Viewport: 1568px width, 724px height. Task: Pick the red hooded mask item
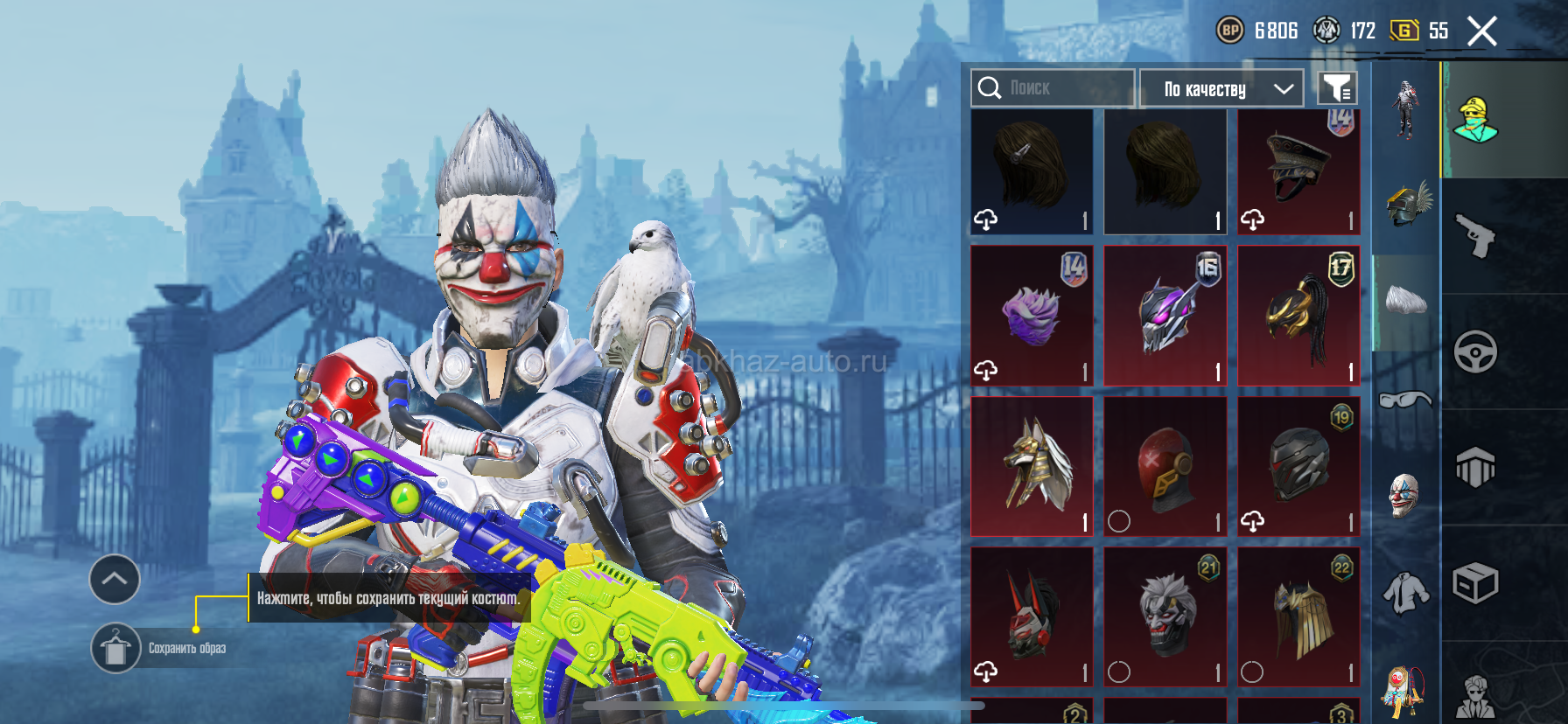click(x=1165, y=466)
